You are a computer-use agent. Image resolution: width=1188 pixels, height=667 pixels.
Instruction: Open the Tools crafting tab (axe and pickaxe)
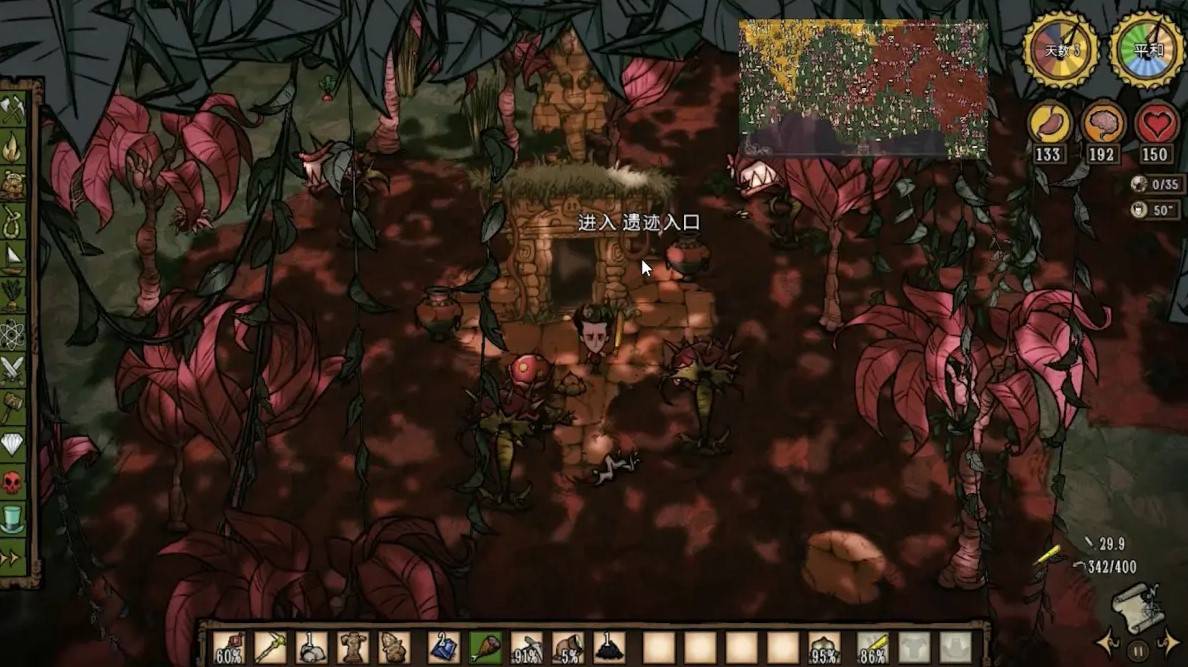(13, 110)
